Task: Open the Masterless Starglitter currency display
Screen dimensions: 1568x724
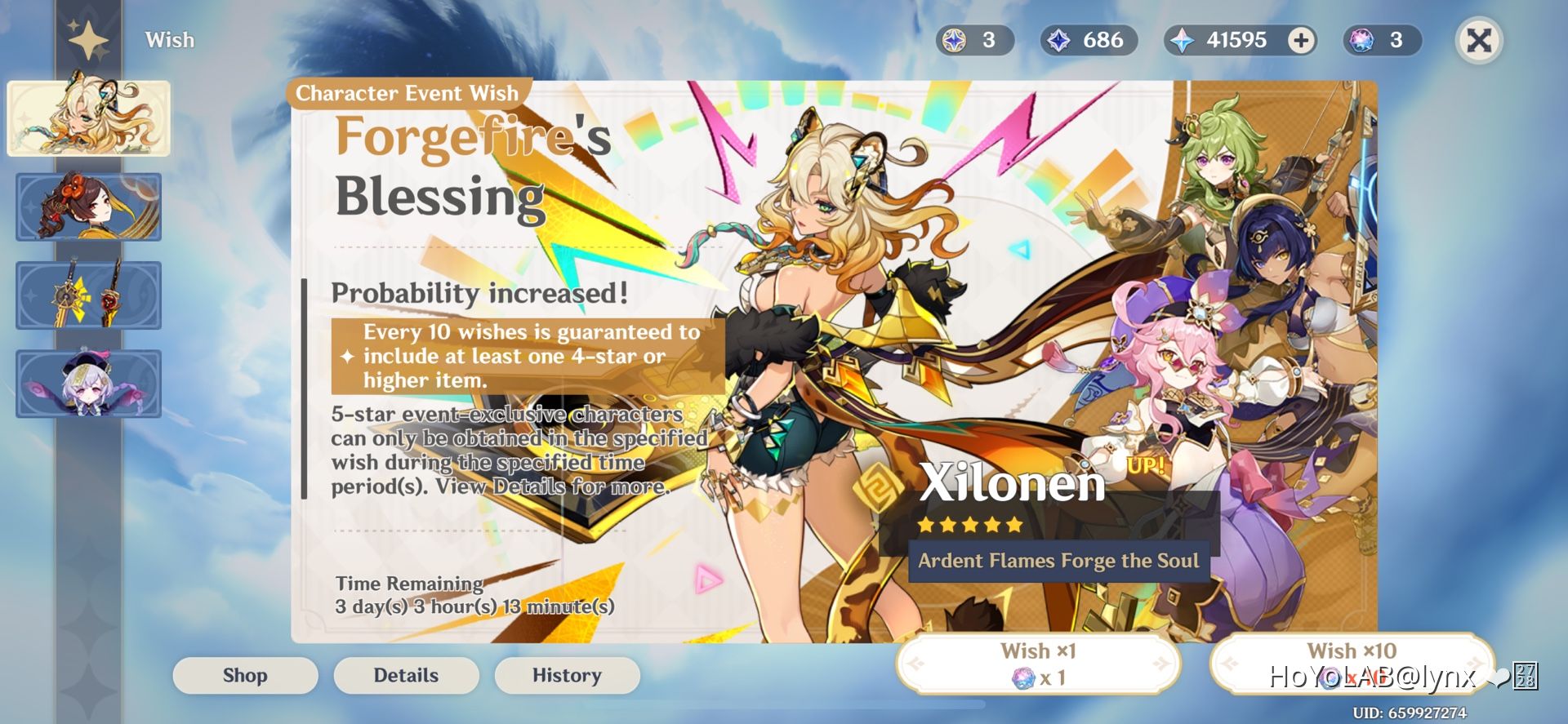Action: point(976,39)
